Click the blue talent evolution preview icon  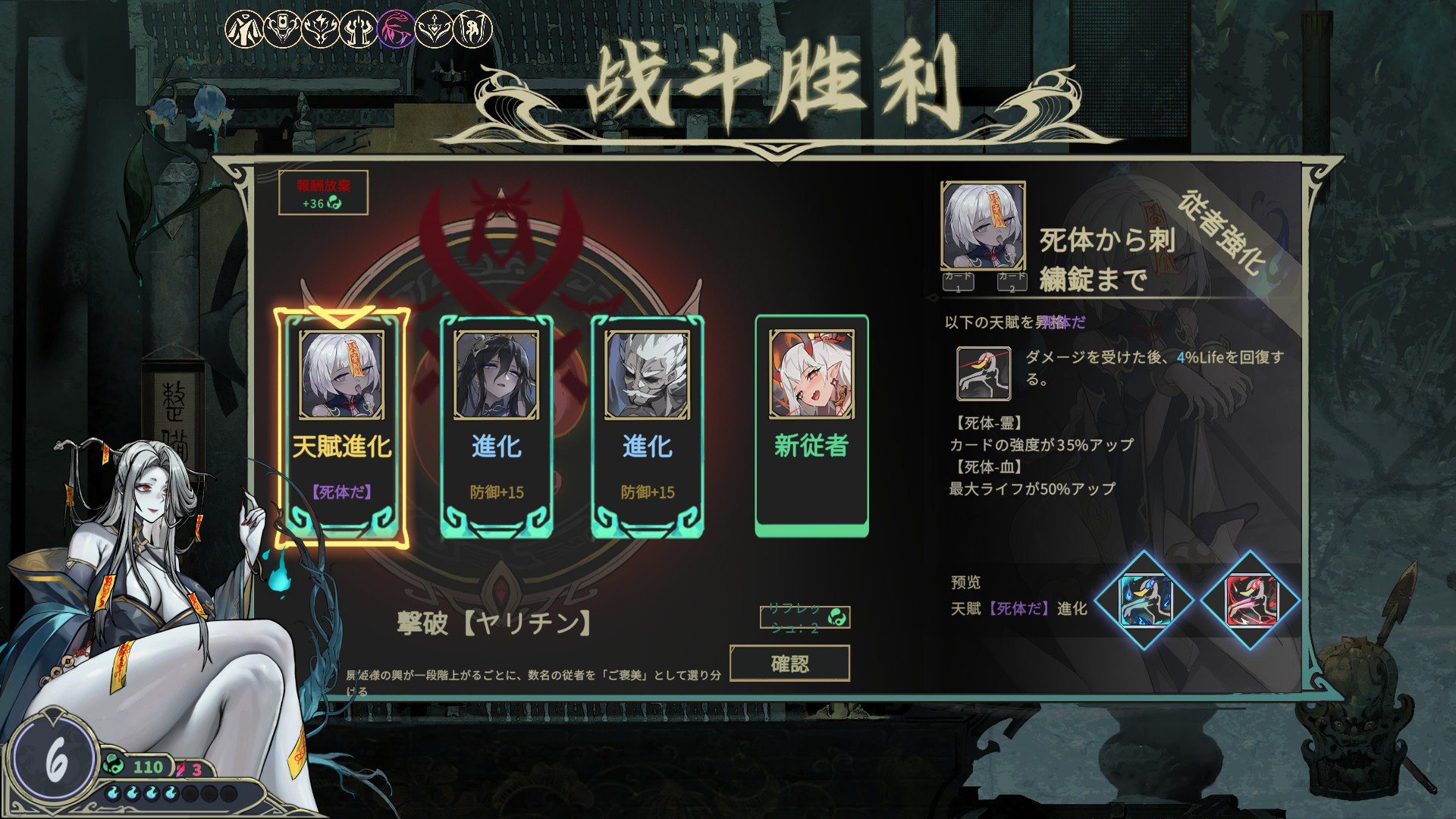(x=1145, y=600)
